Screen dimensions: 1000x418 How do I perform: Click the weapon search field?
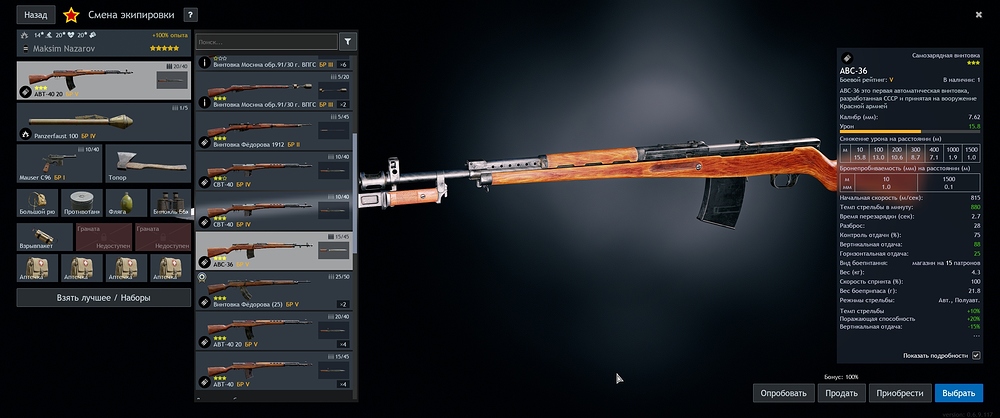click(266, 42)
